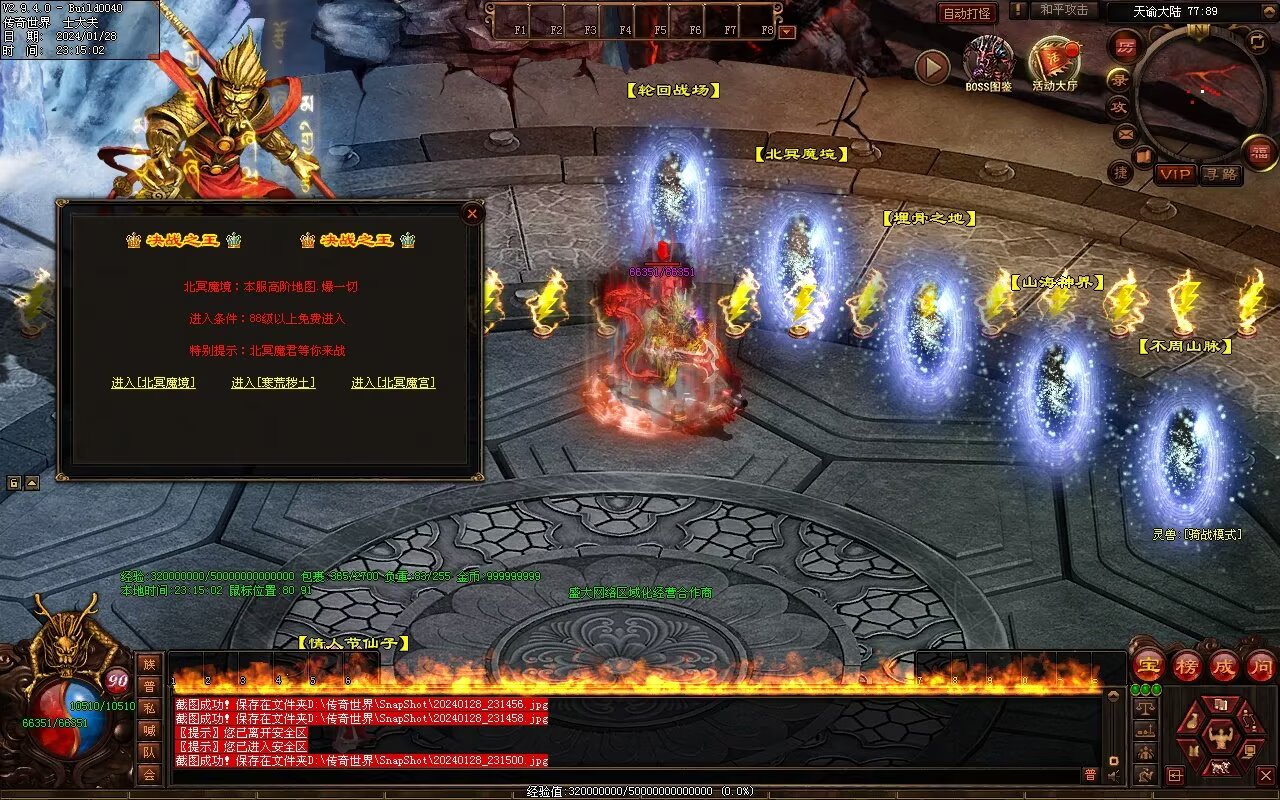The width and height of the screenshot is (1280, 800).
Task: Open the BOSS图鉴 icon
Action: 988,60
